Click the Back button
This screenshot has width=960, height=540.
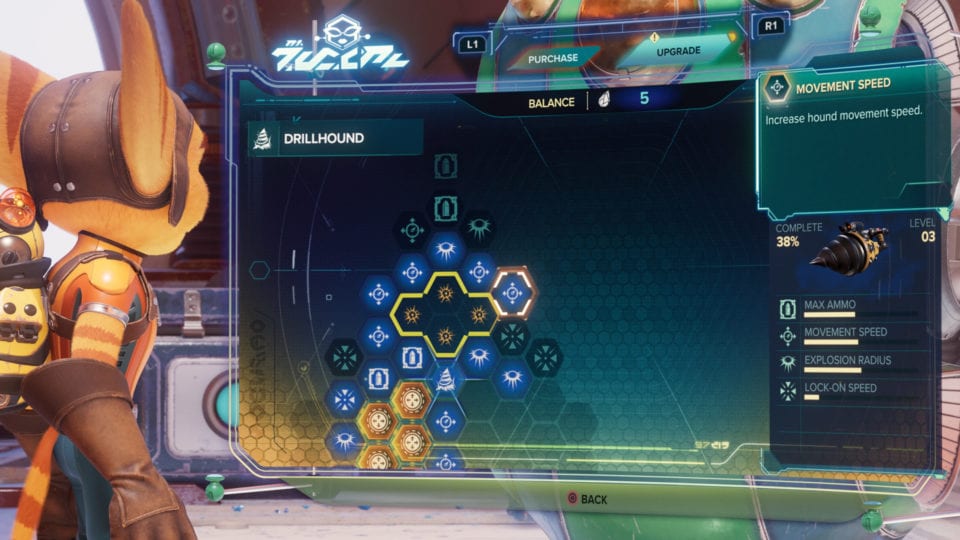coord(587,498)
